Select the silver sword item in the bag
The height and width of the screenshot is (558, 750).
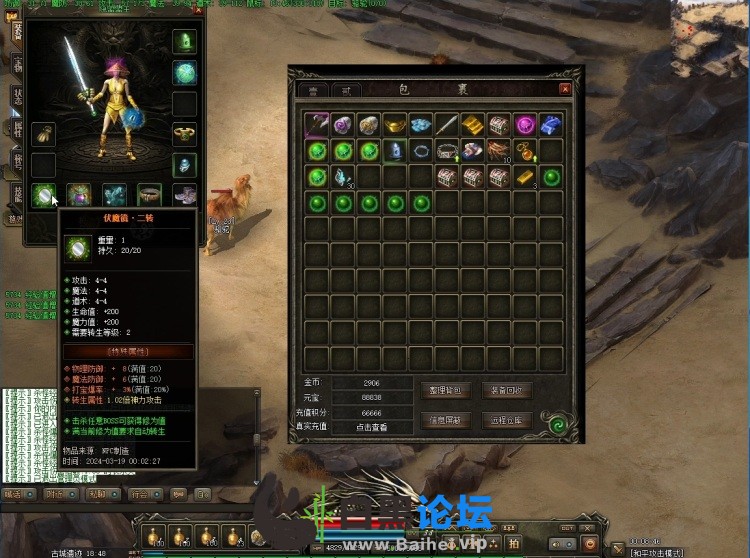click(447, 124)
